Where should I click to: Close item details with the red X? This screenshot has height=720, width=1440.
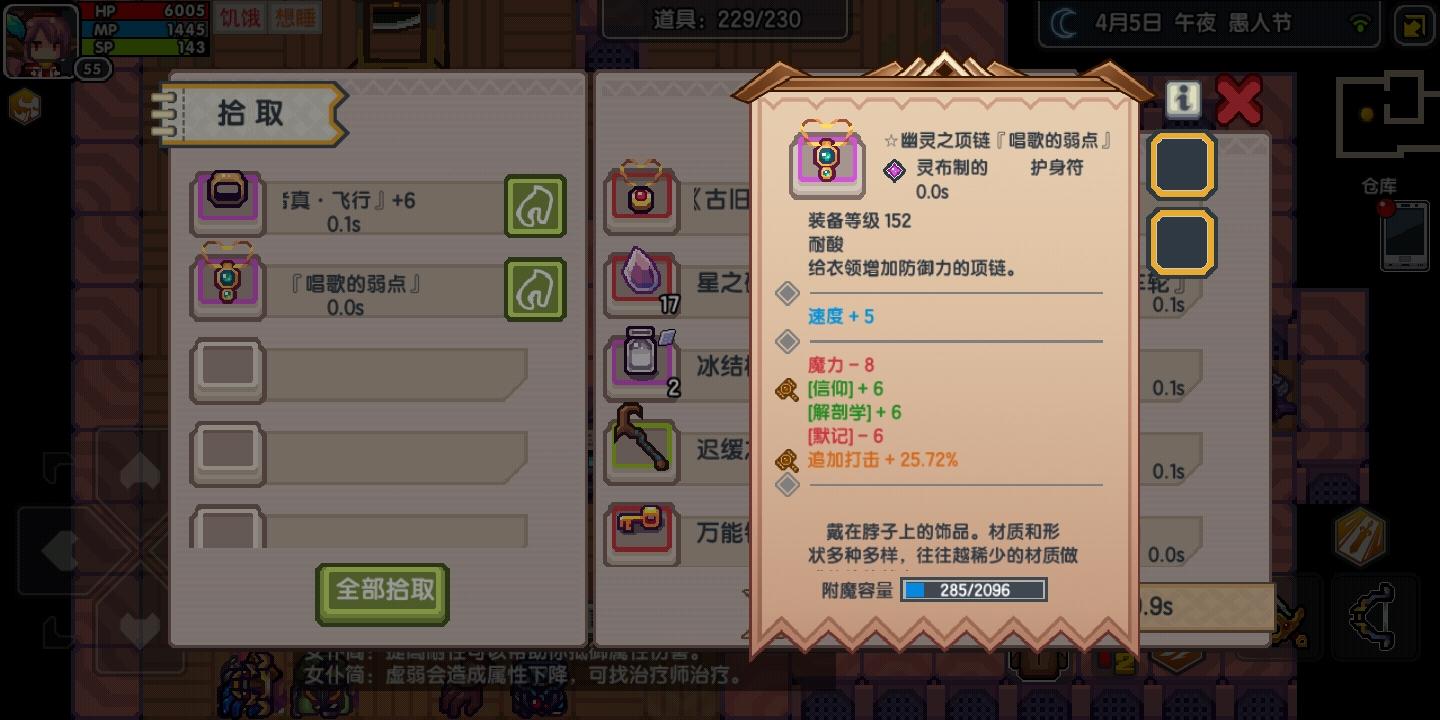1238,98
